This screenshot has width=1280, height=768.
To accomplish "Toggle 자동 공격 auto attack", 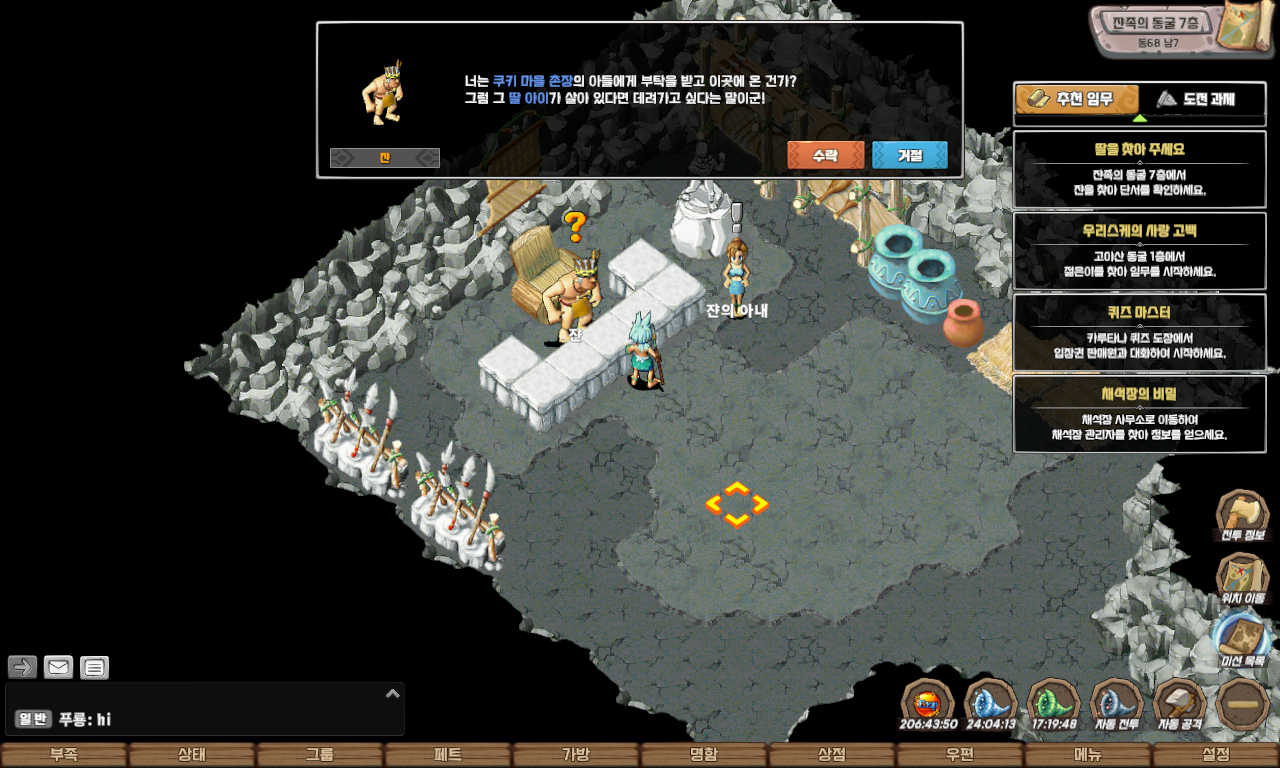I will pos(1180,704).
